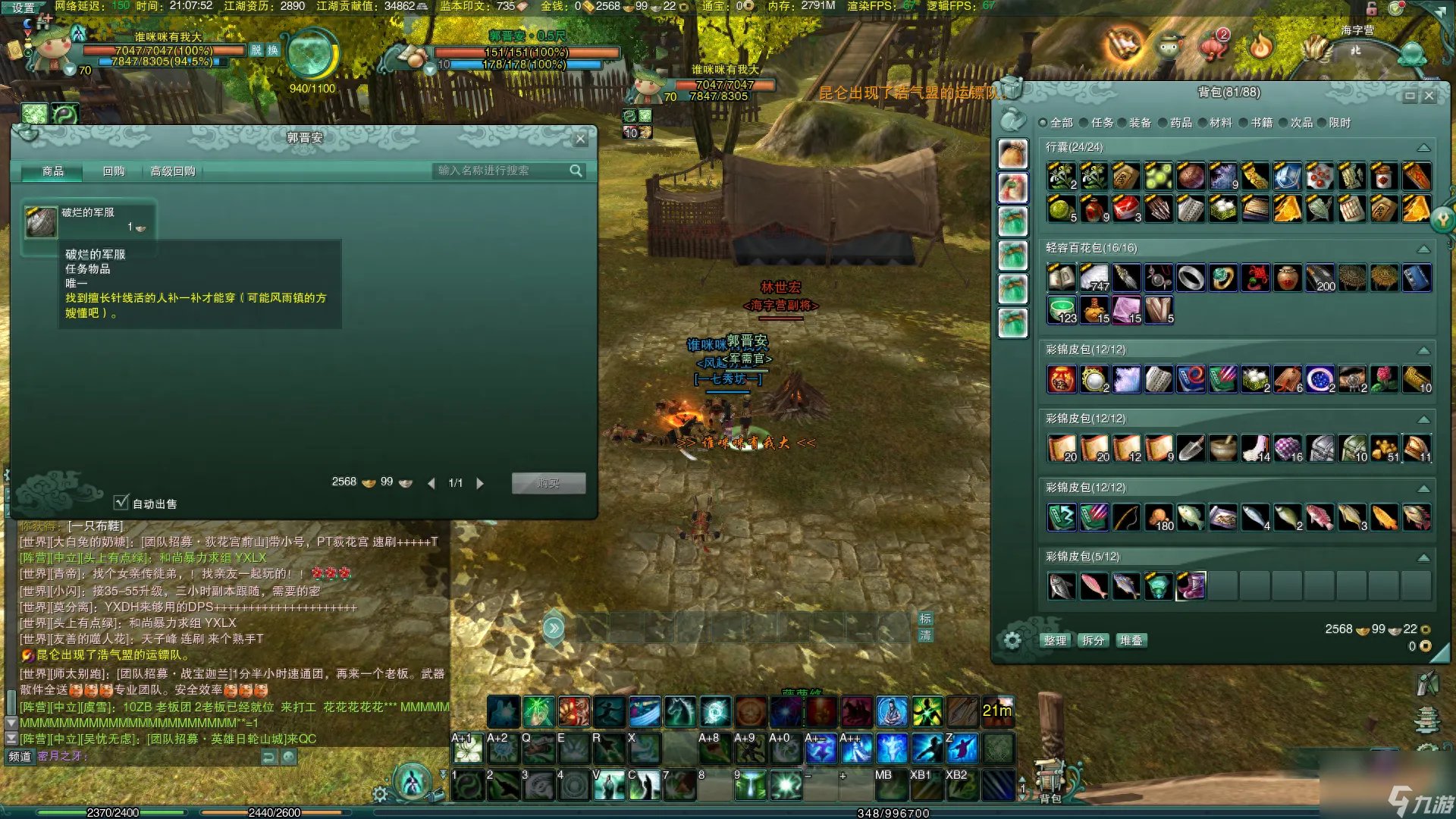
Task: Collapse the 轻容百花包 bag section
Action: coord(1423,249)
